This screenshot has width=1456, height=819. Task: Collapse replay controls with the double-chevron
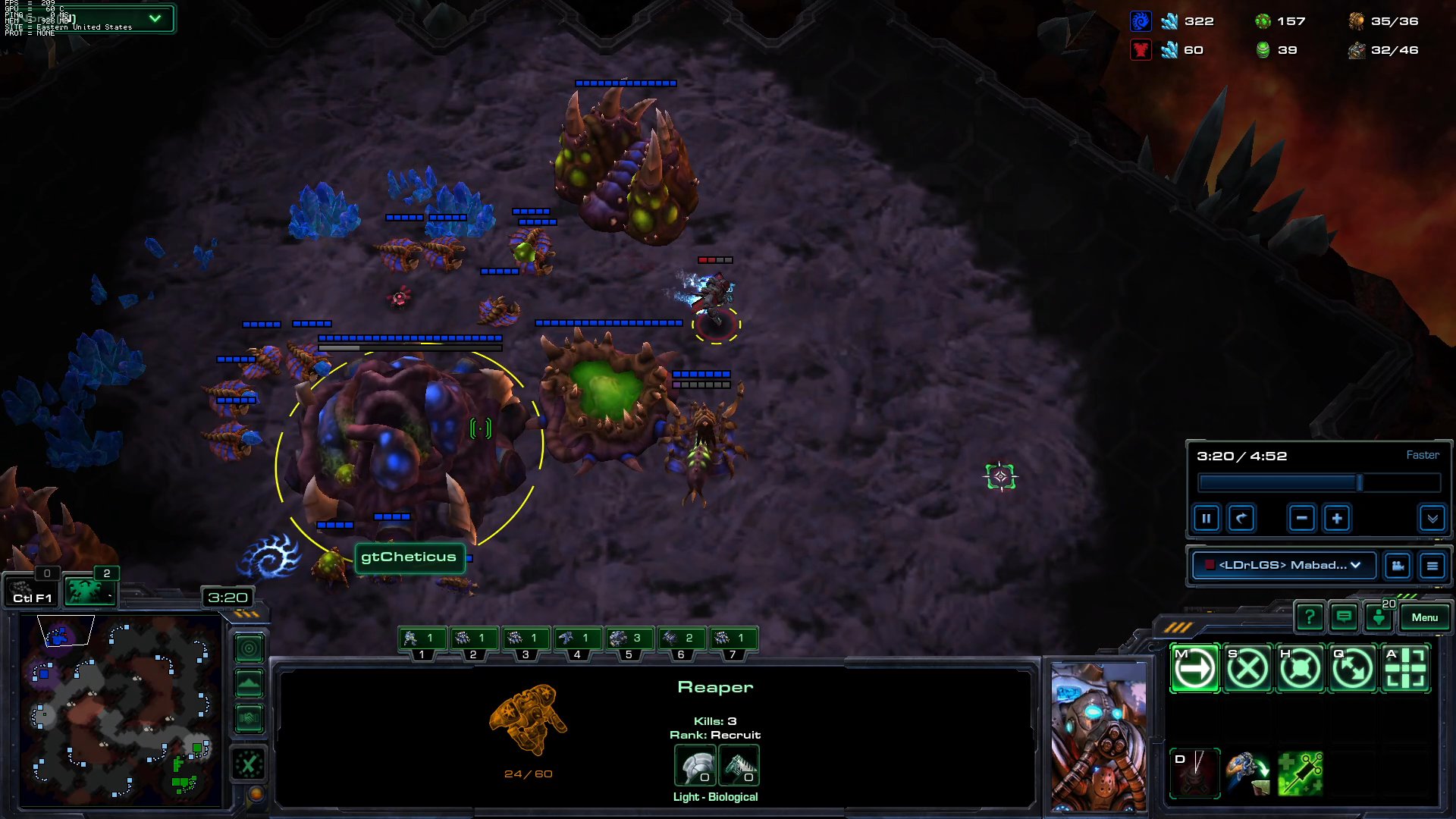tap(1432, 519)
